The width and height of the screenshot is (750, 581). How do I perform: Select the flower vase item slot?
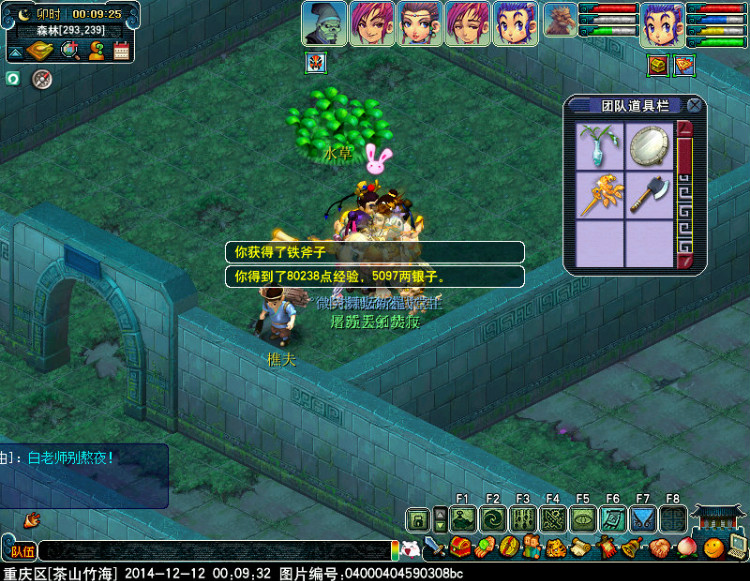pos(600,146)
